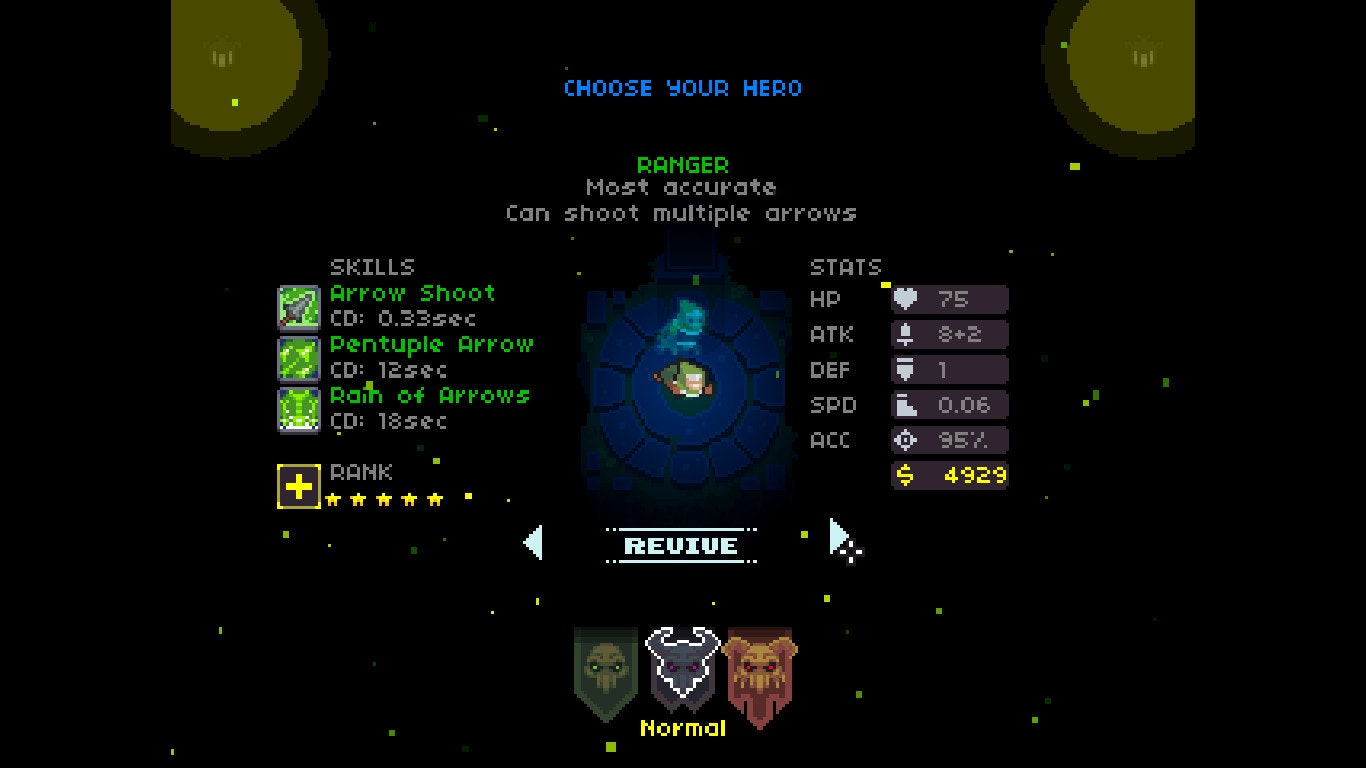Image resolution: width=1366 pixels, height=768 pixels.
Task: Click the ATK stat icon
Action: click(906, 334)
